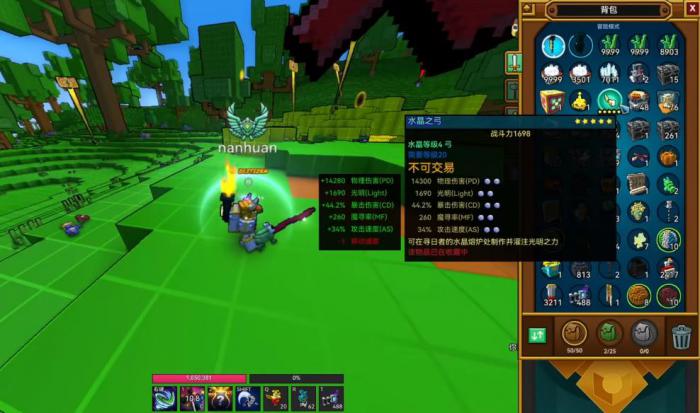Click the orange pumpkin item slot
Viewport: 700px width, 413px height.
[668, 156]
